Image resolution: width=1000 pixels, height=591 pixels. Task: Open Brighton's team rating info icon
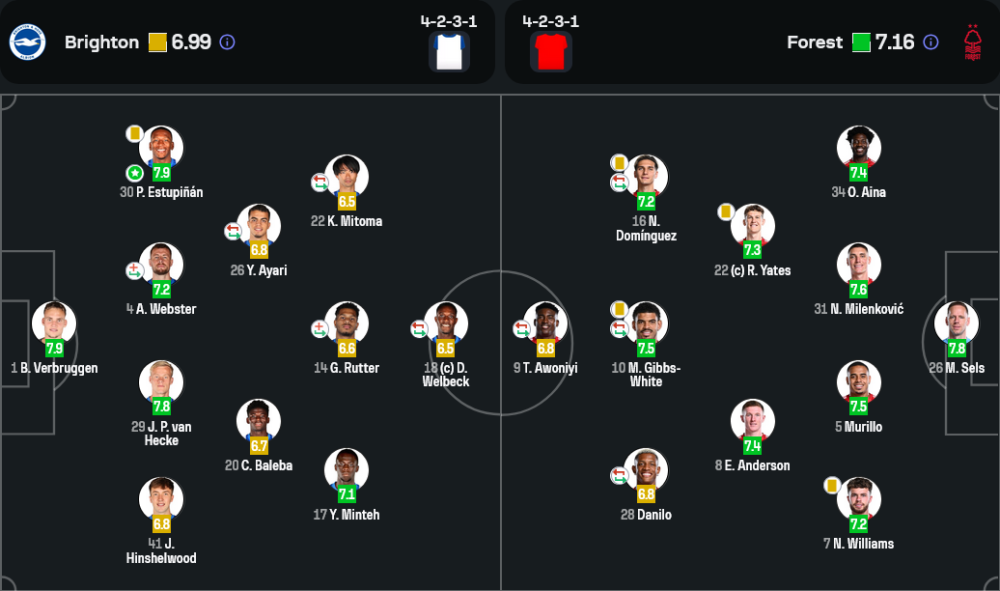point(227,42)
